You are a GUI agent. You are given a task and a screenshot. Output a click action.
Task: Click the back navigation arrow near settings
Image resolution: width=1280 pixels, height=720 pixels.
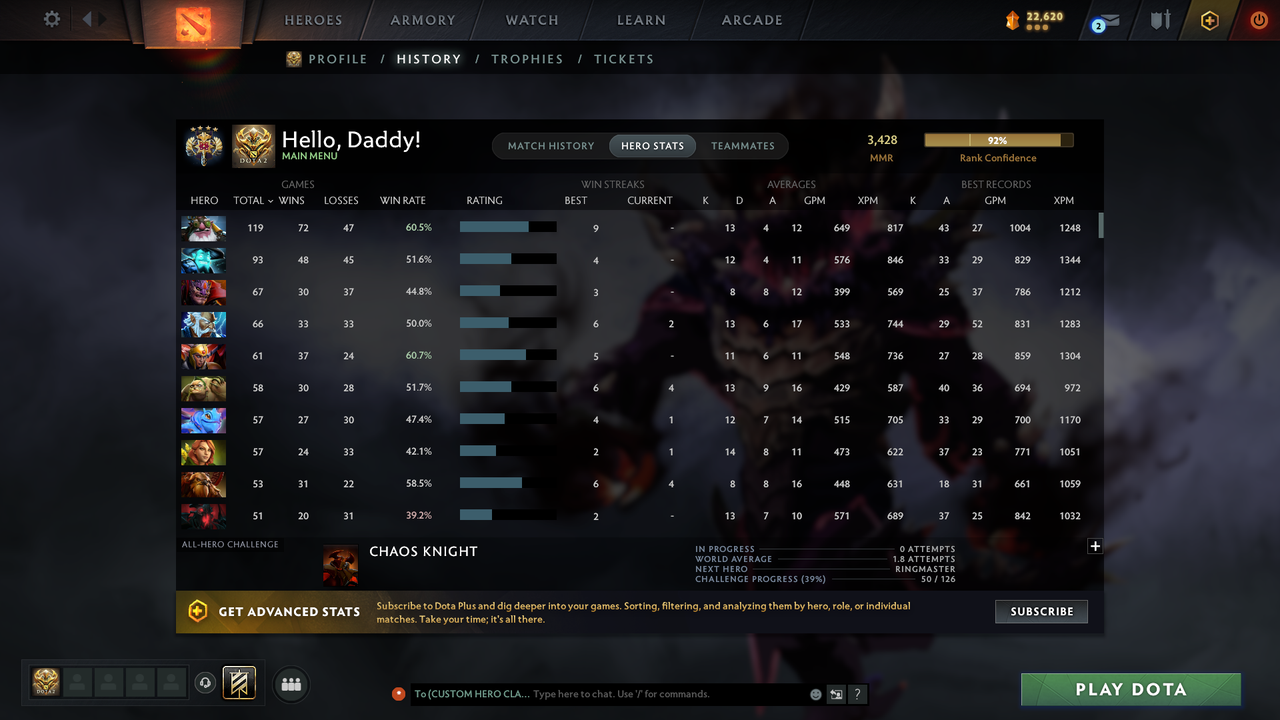click(85, 18)
